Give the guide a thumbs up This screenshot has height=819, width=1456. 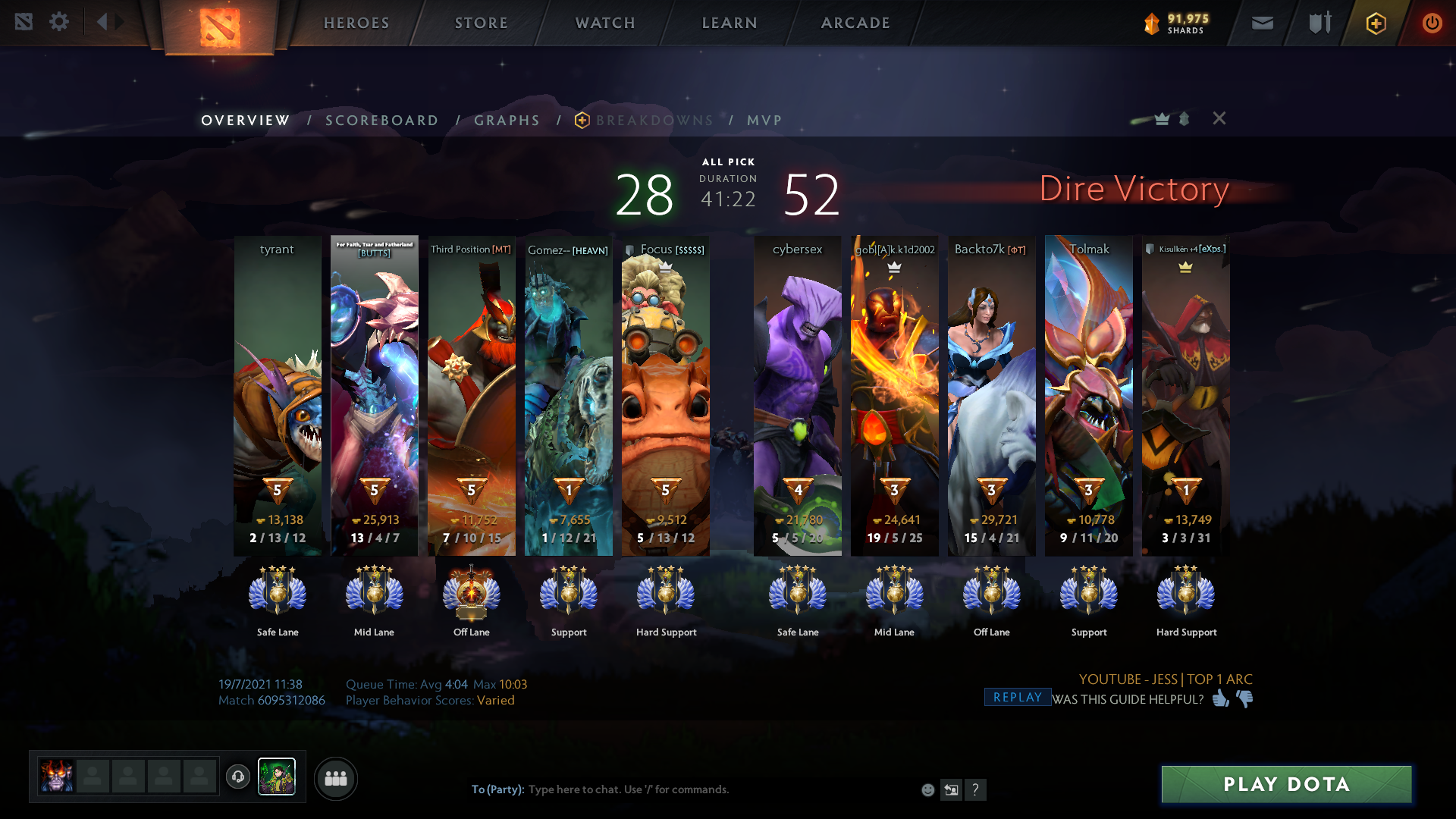pyautogui.click(x=1220, y=698)
